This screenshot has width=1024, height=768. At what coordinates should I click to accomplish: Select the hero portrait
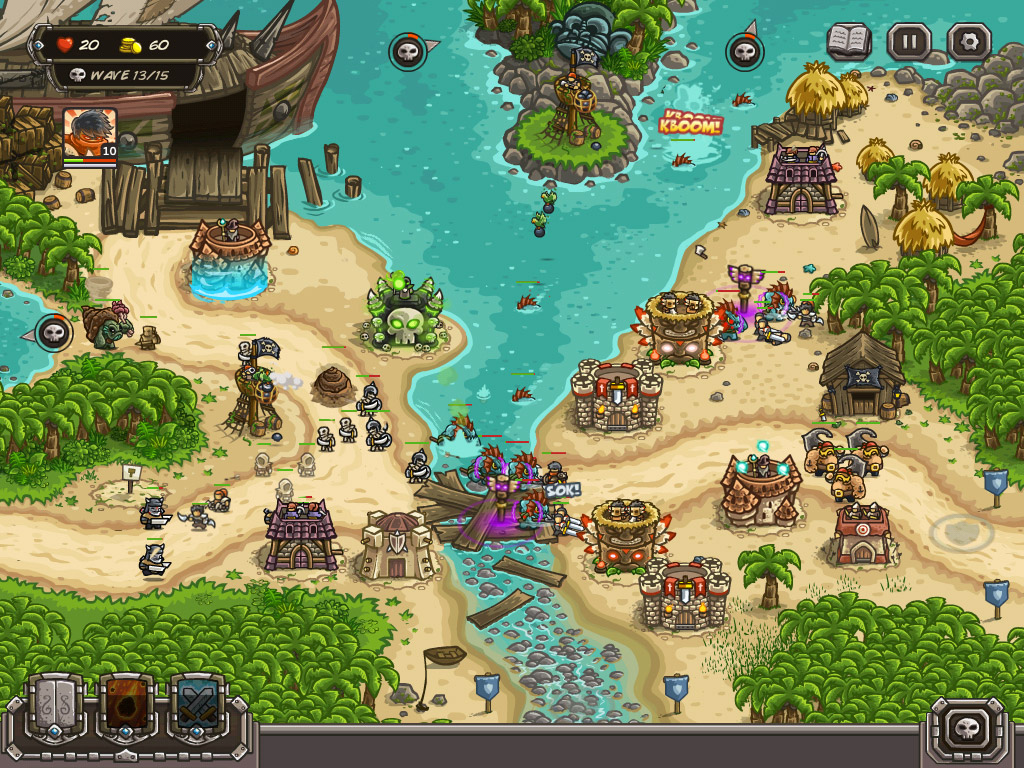90,134
